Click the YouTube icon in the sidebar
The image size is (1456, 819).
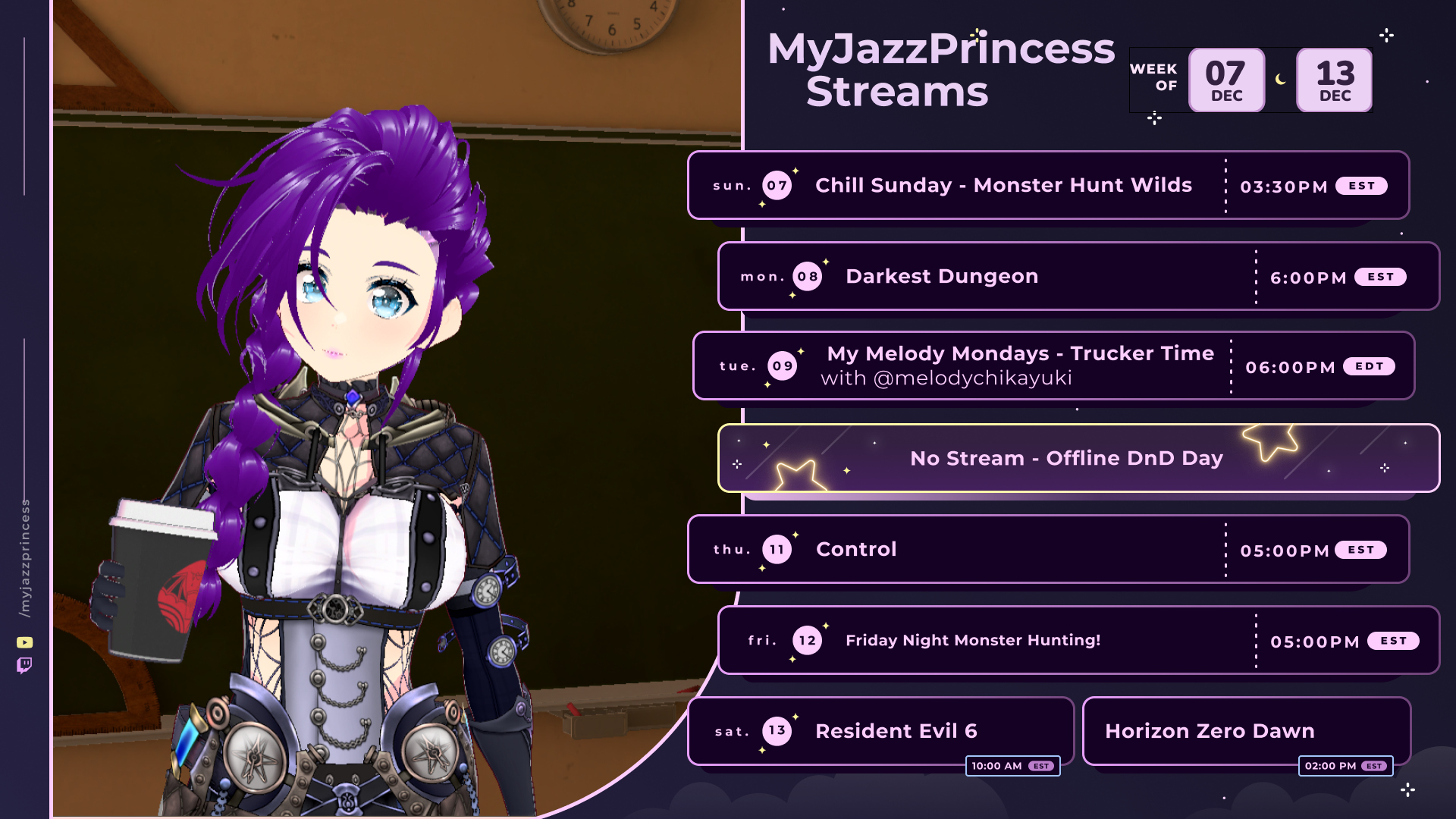(25, 642)
